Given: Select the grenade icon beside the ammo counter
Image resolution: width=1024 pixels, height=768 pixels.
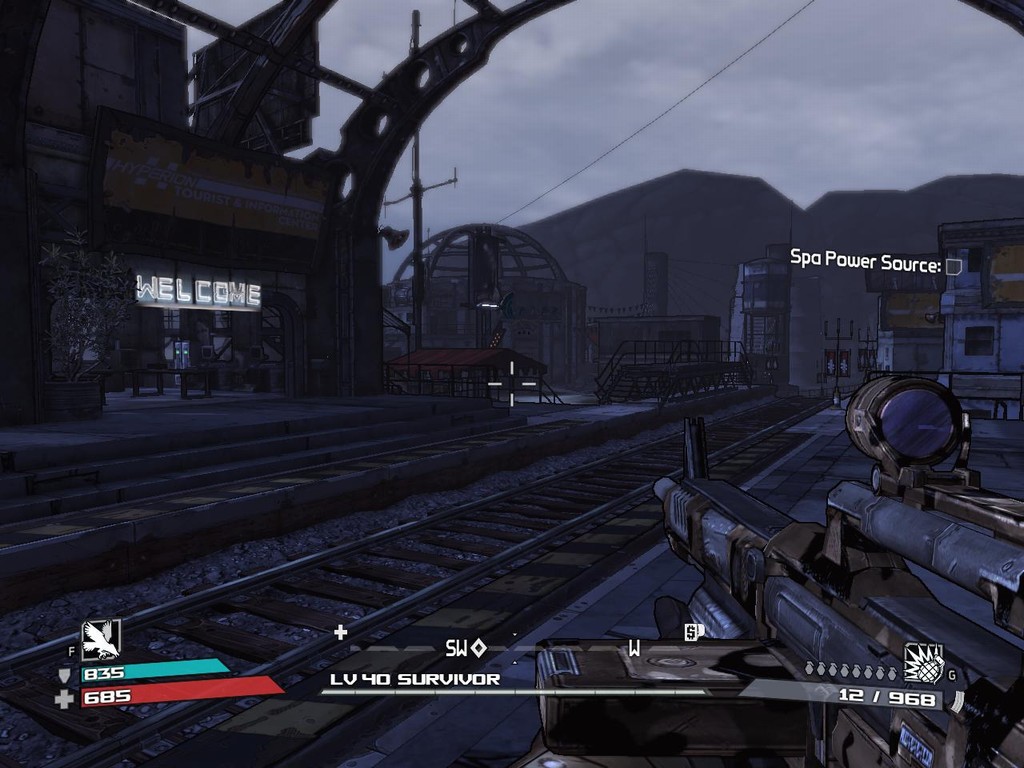Looking at the screenshot, I should (x=924, y=663).
